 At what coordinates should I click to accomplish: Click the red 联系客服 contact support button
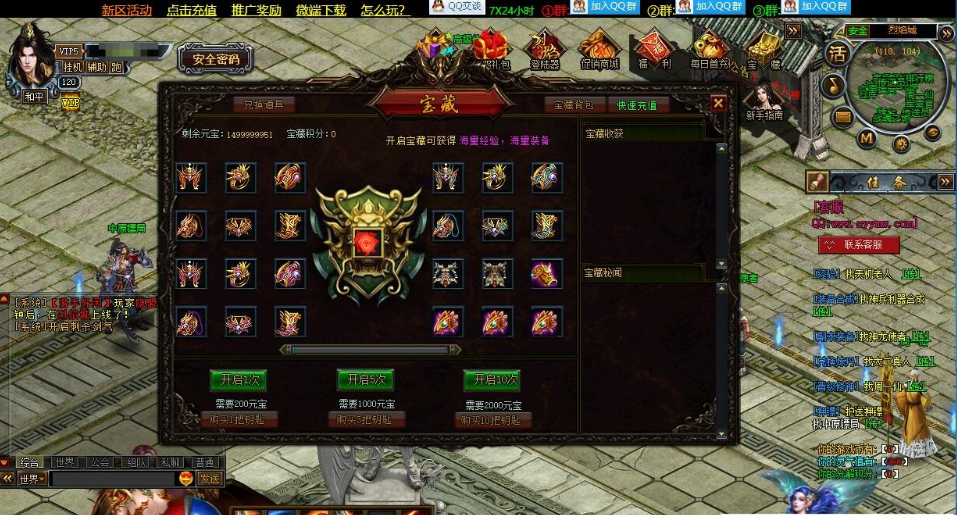click(x=858, y=245)
